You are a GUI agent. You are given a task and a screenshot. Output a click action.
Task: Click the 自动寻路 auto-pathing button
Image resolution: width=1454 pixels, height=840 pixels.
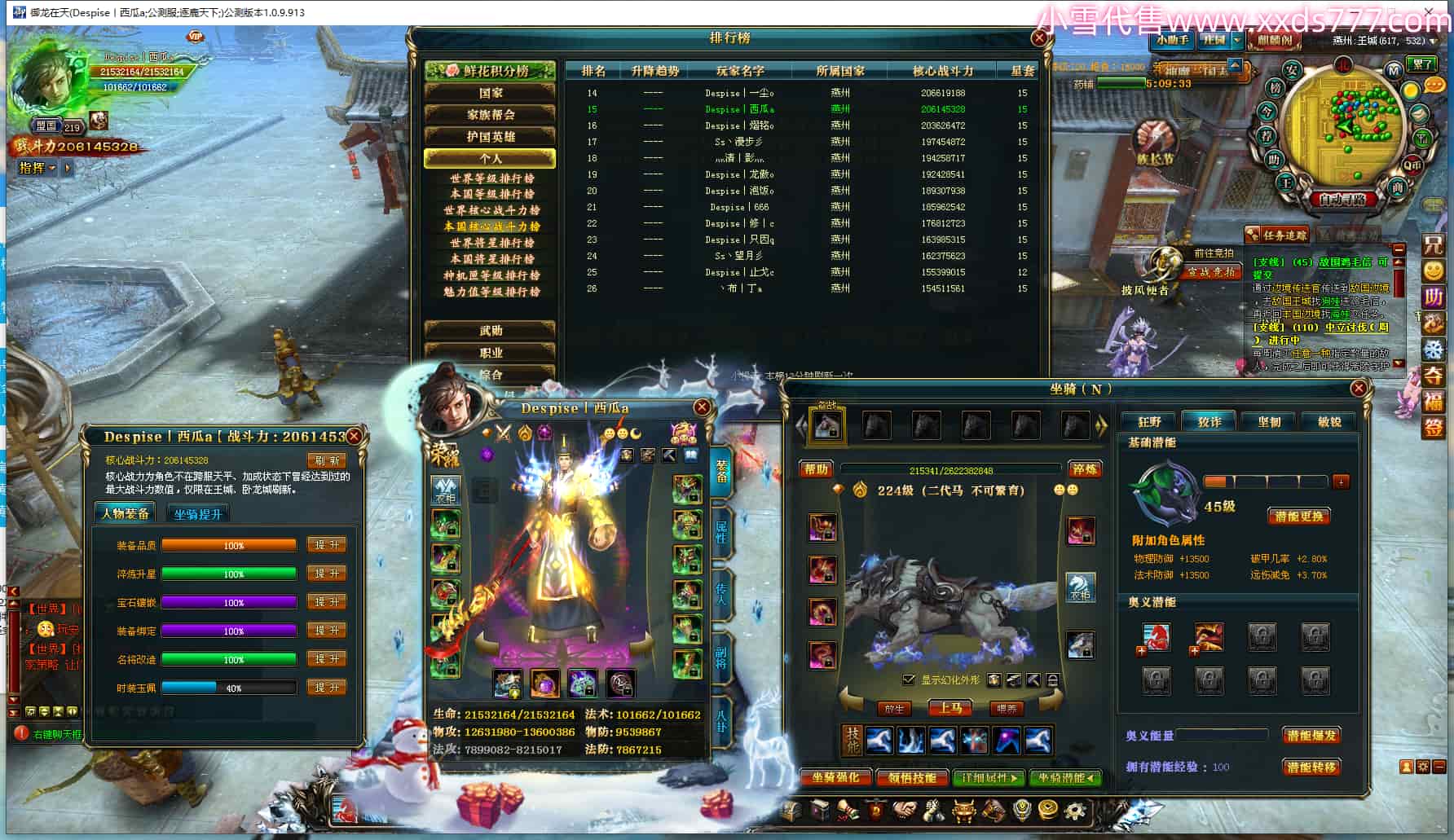tap(1342, 199)
